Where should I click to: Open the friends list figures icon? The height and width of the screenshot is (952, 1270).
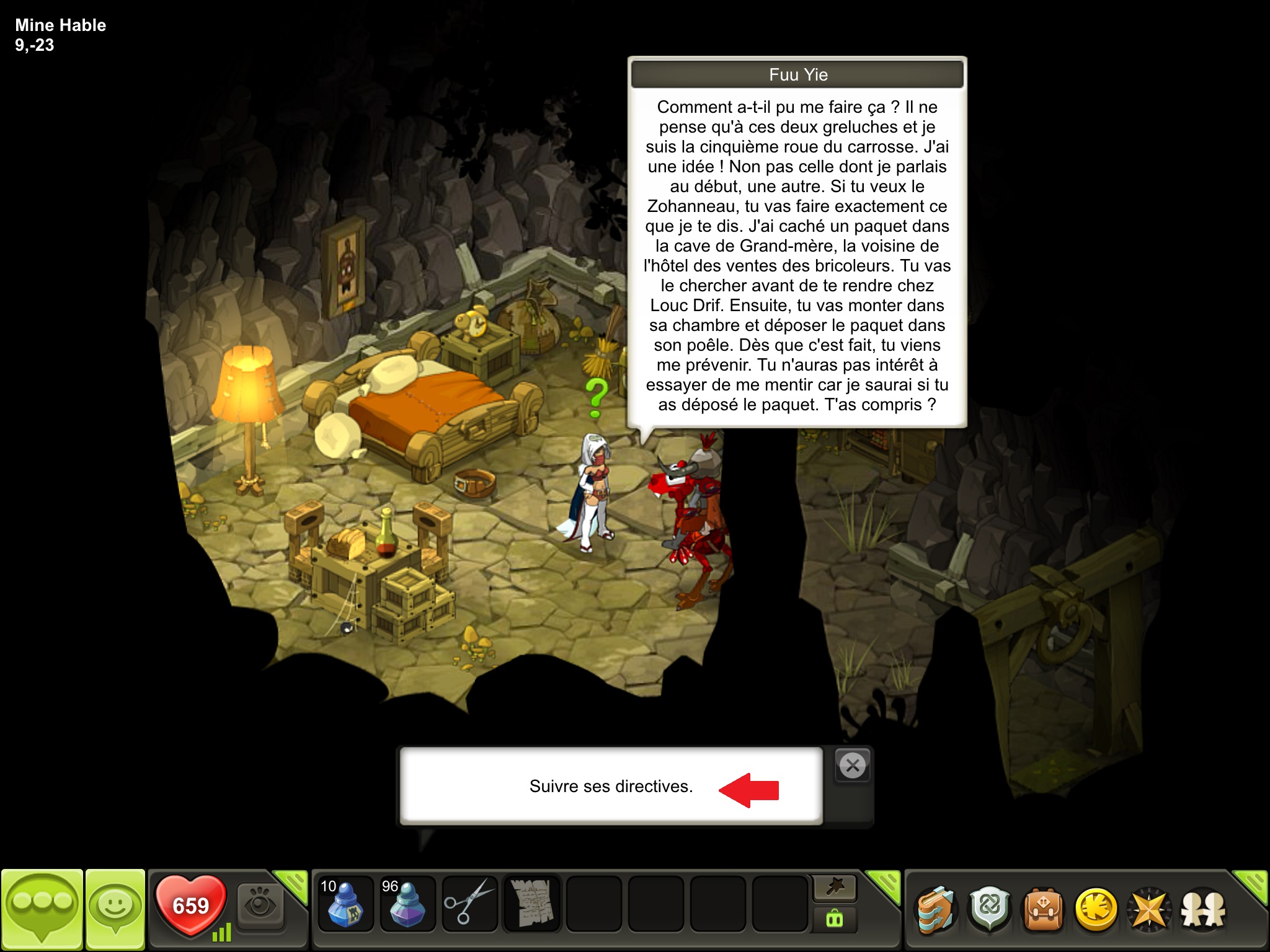coord(1203,910)
